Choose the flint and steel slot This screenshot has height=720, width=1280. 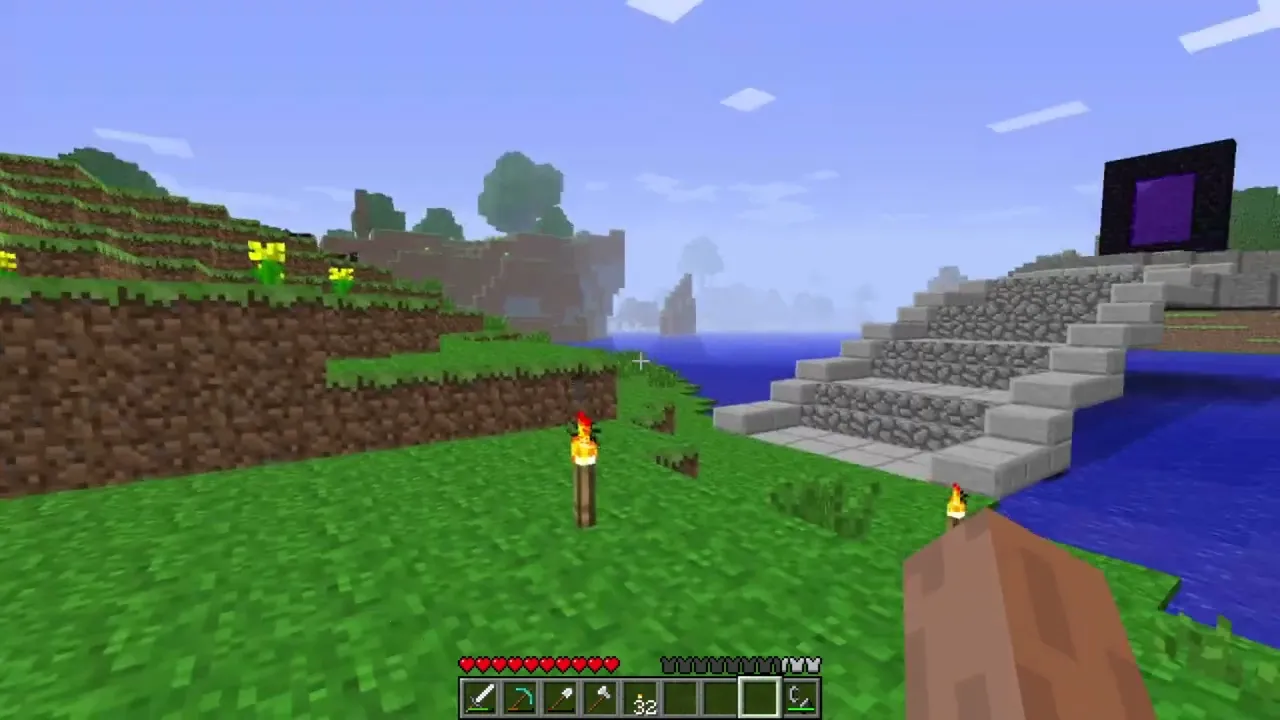click(800, 697)
